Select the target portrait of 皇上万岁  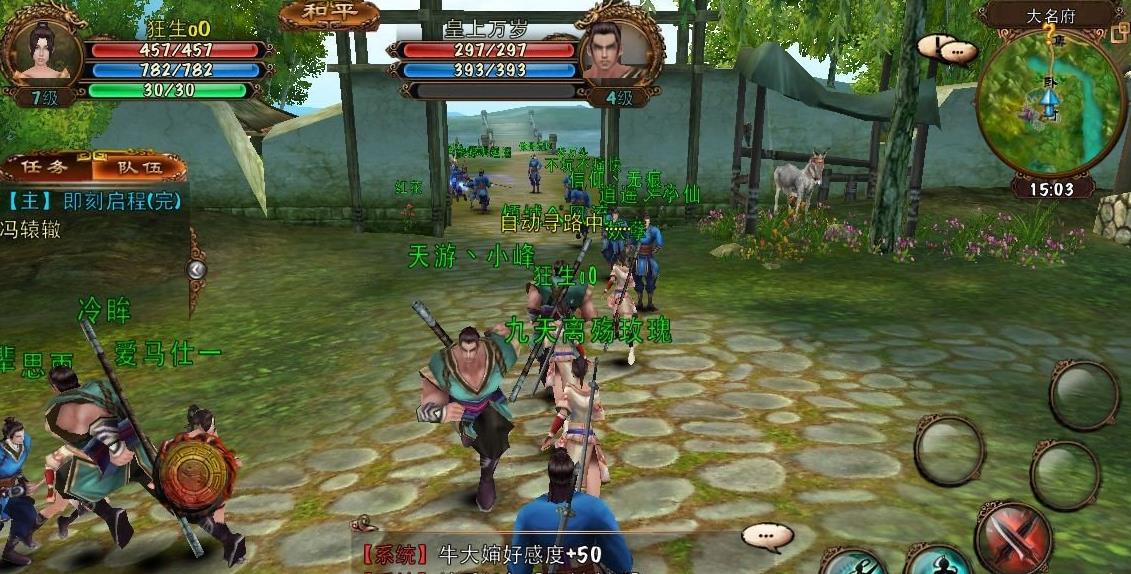[x=619, y=48]
